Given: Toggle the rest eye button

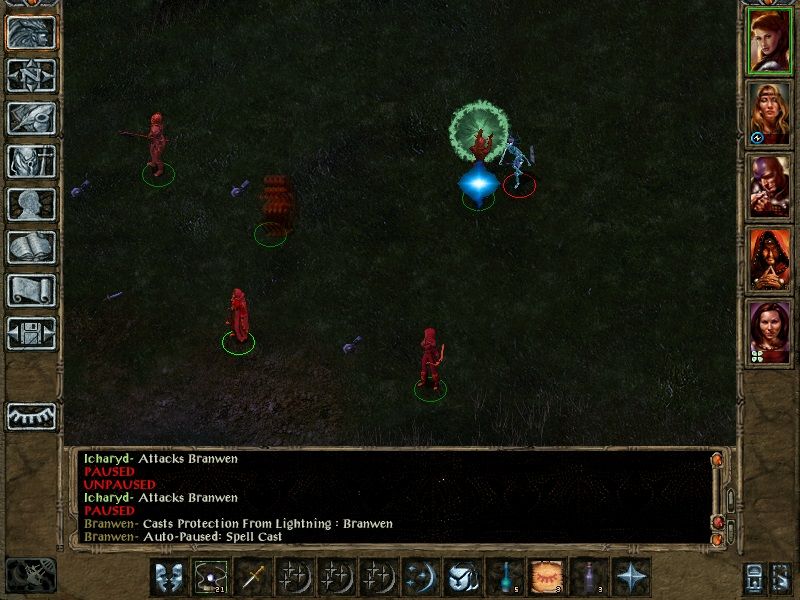Looking at the screenshot, I should (32, 416).
